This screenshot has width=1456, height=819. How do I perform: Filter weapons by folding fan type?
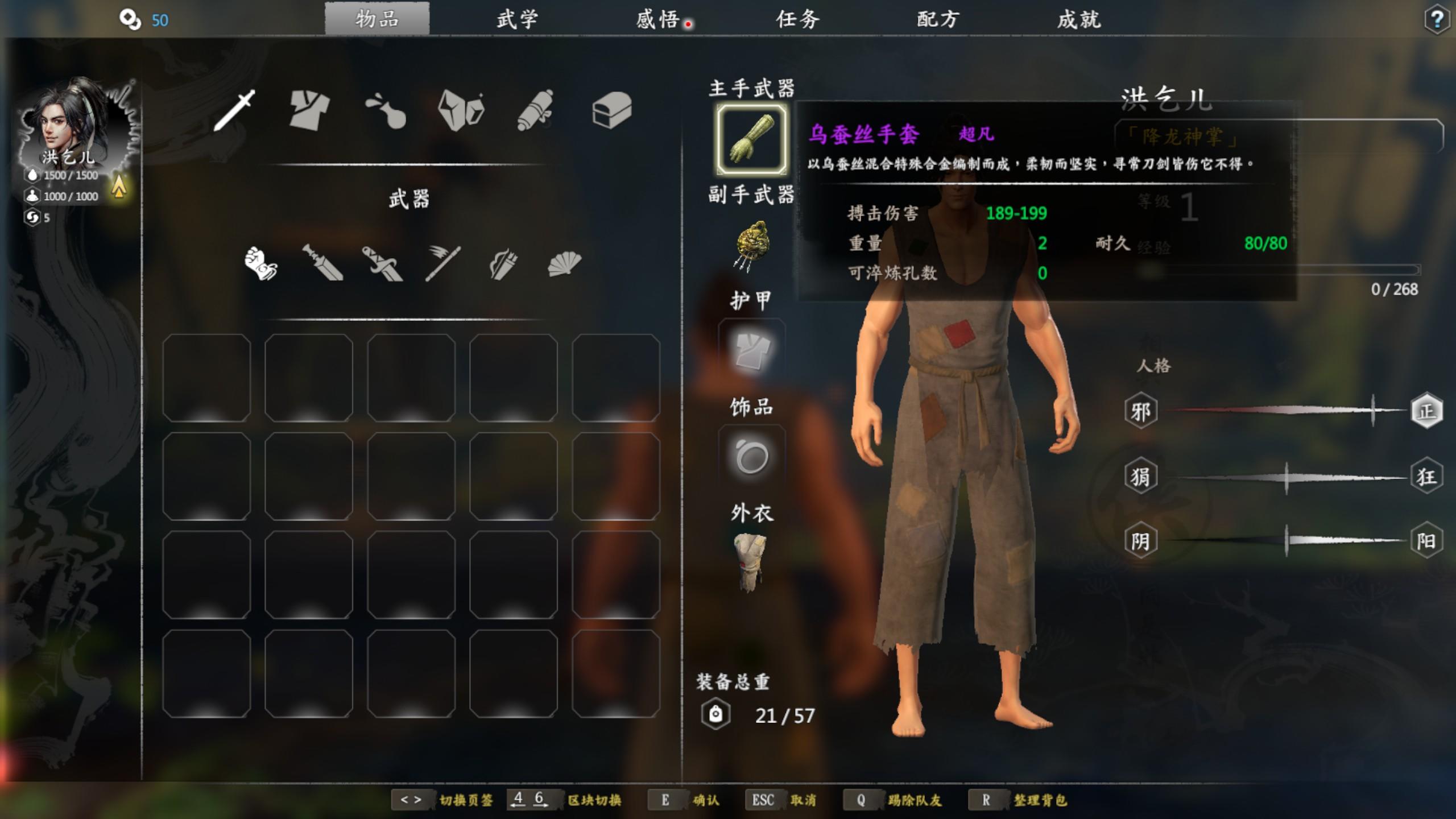tap(564, 264)
